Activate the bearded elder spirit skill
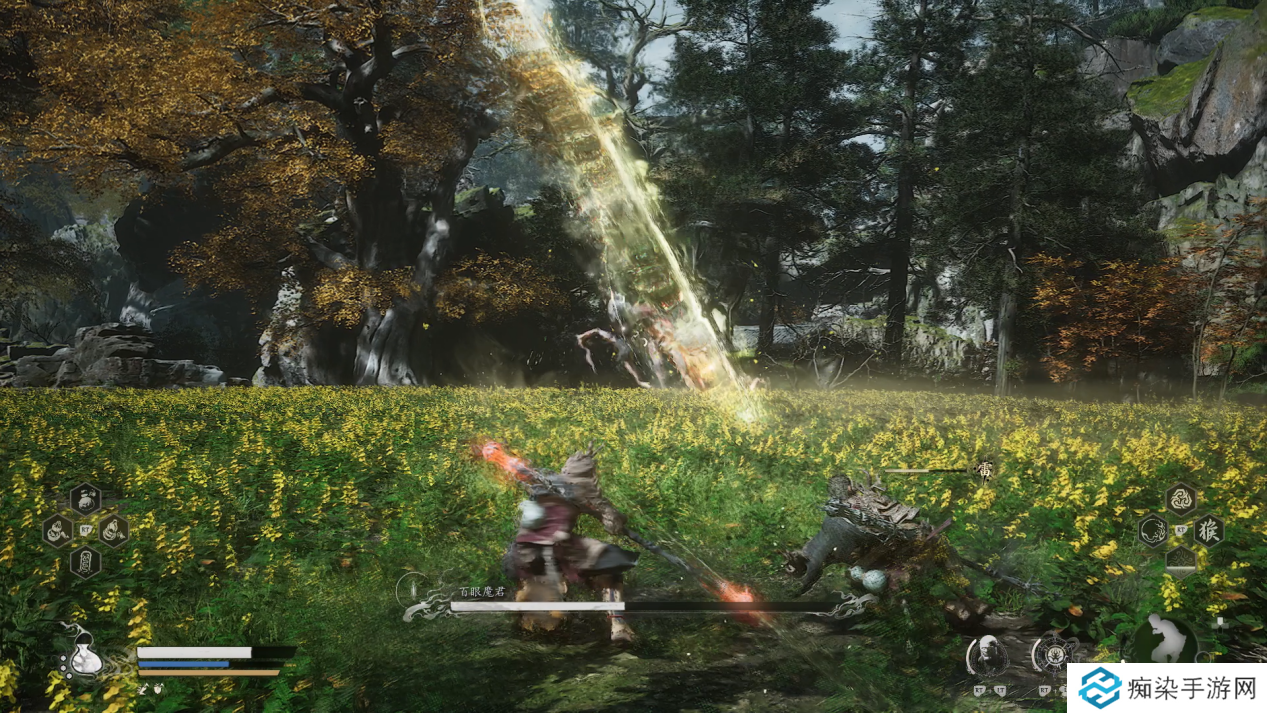This screenshot has height=713, width=1267. tap(987, 655)
